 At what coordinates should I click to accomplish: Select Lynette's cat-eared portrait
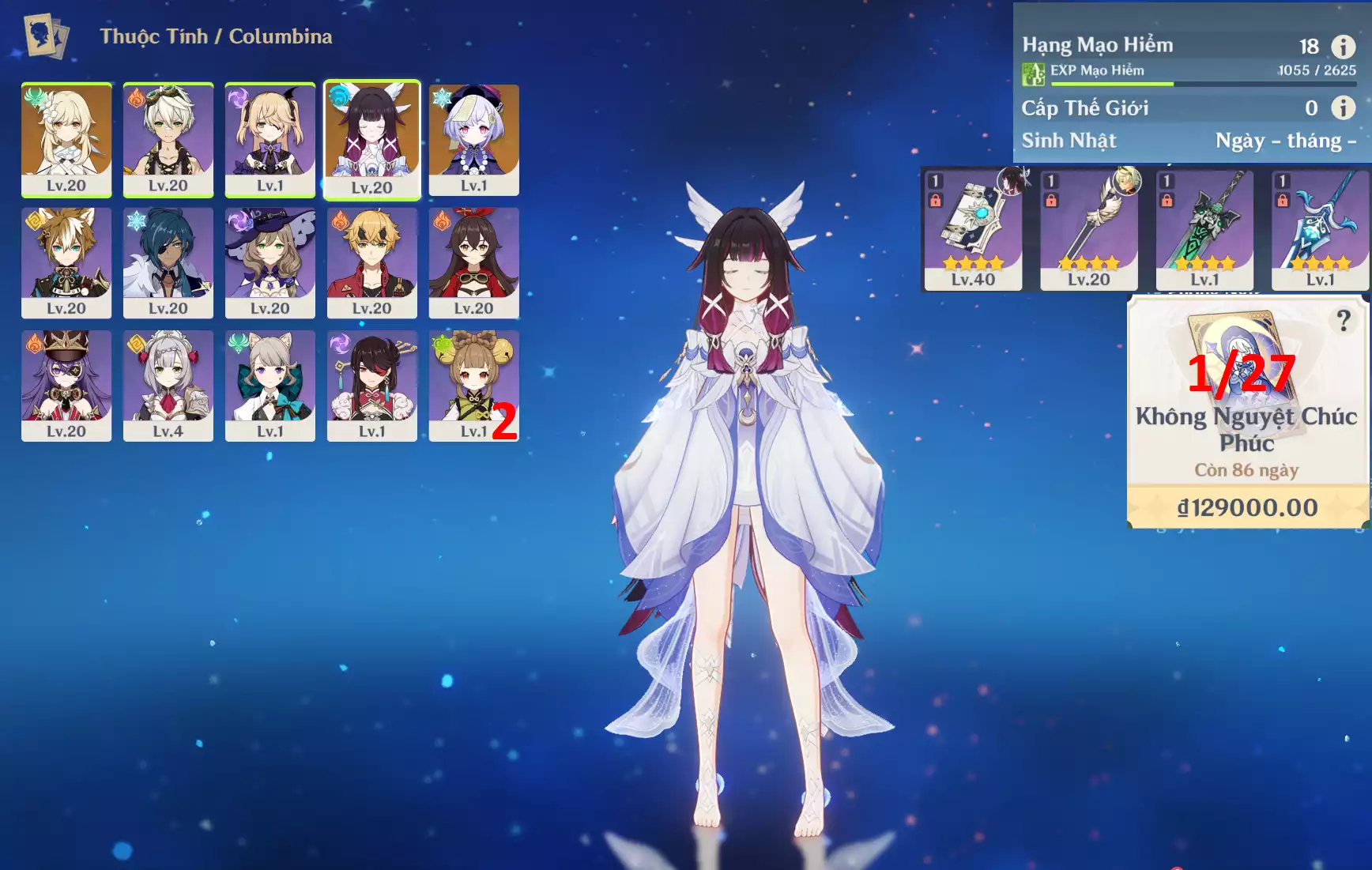pyautogui.click(x=270, y=386)
